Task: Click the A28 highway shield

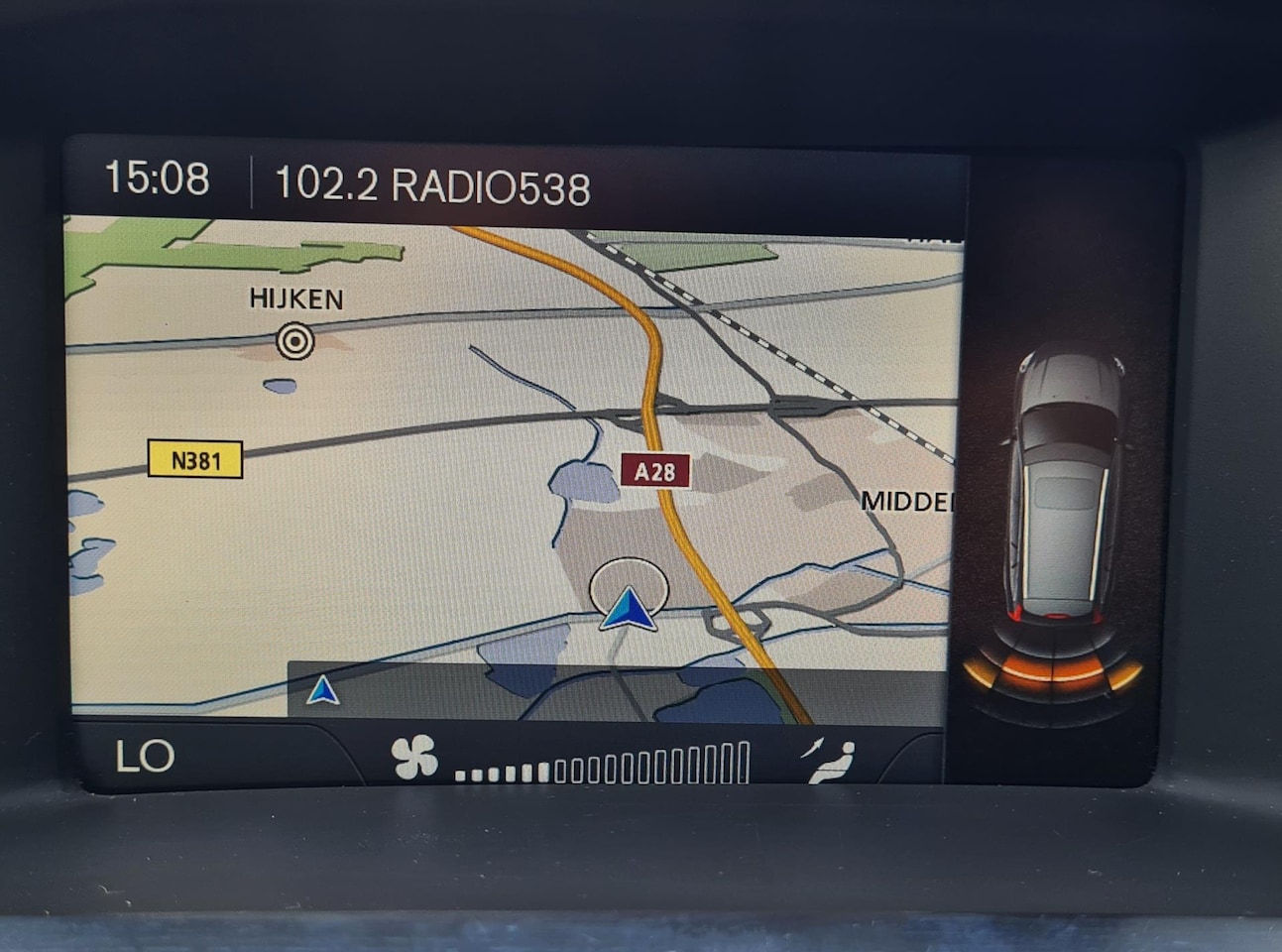Action: [x=654, y=471]
